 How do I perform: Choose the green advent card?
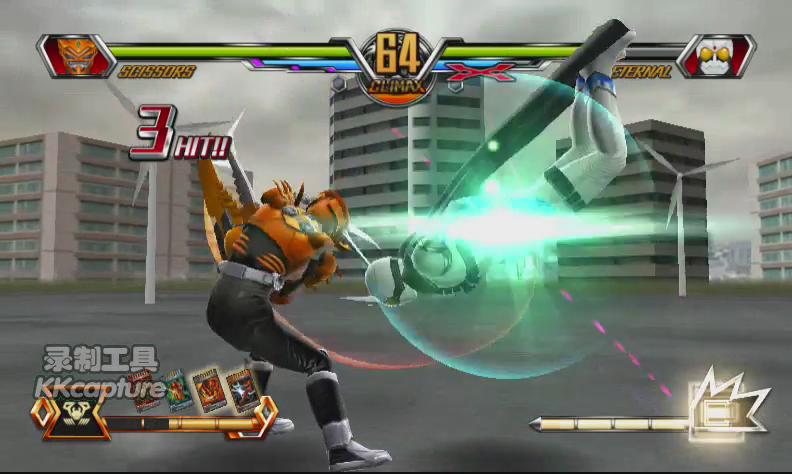(x=176, y=389)
